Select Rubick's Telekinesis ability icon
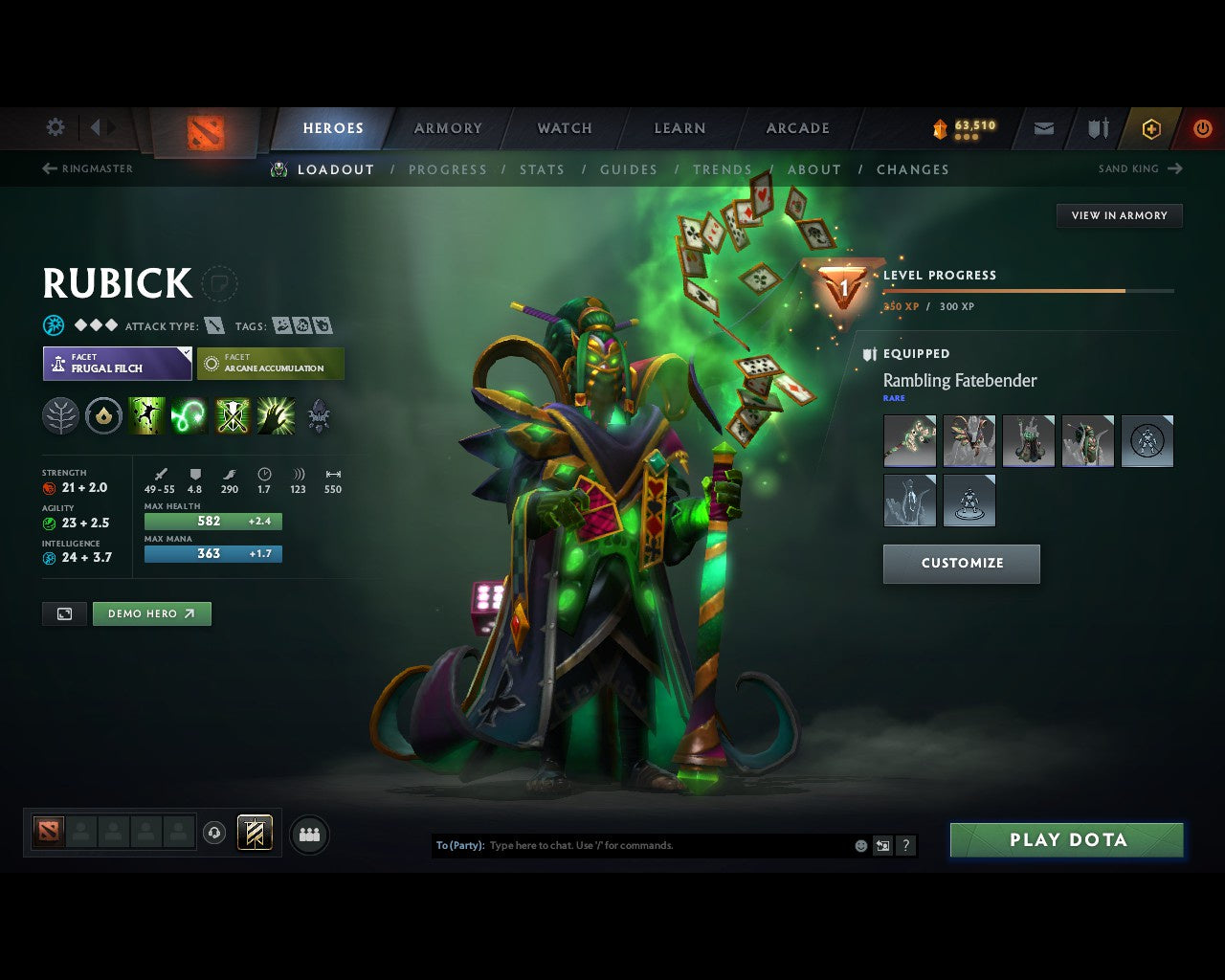The width and height of the screenshot is (1225, 980). [147, 415]
